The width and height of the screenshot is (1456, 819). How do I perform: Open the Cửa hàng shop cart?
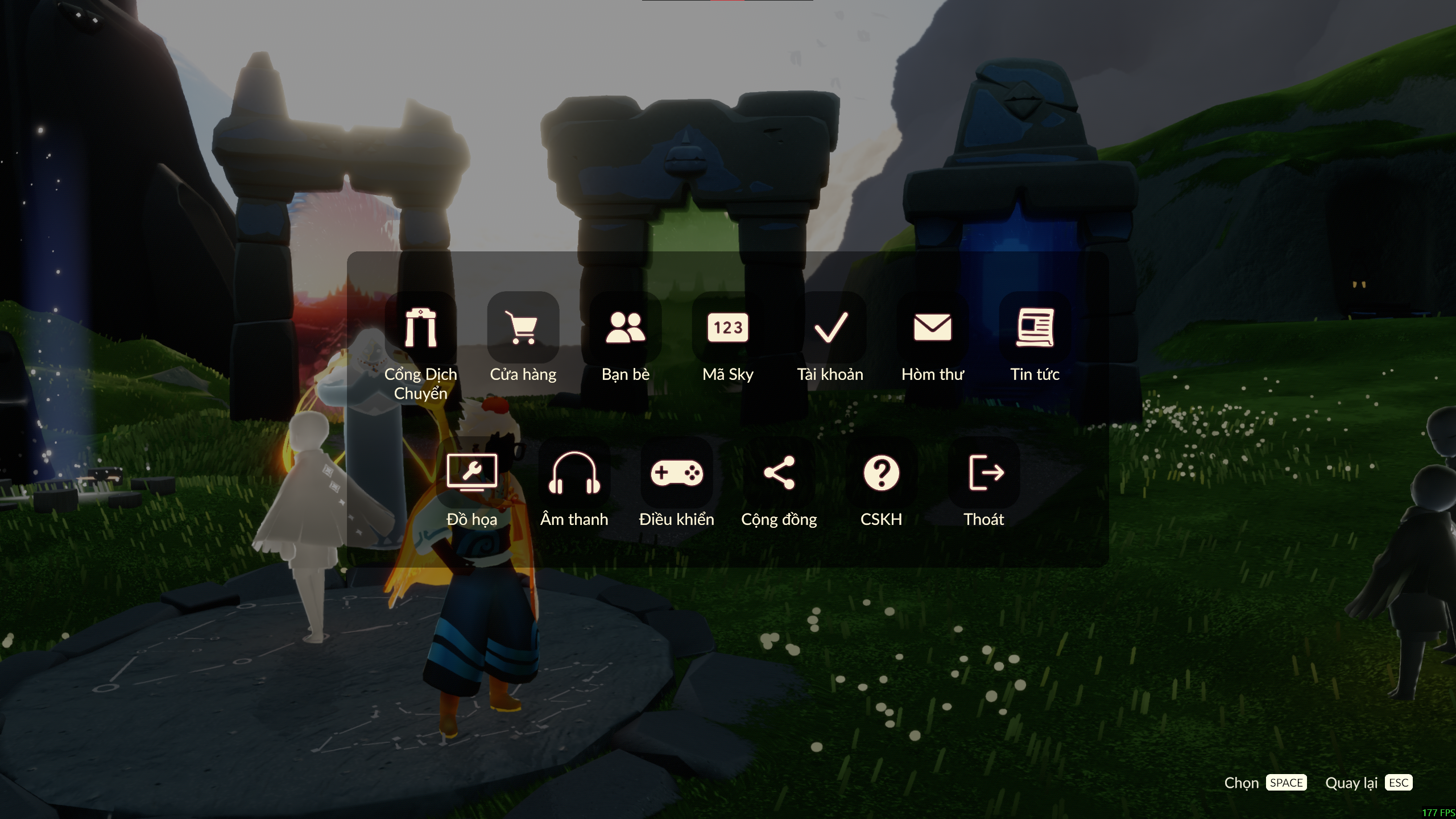(523, 328)
